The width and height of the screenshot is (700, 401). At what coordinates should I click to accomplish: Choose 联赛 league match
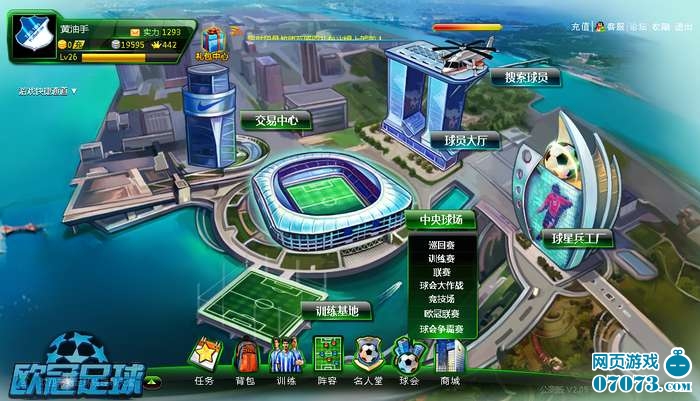(441, 272)
